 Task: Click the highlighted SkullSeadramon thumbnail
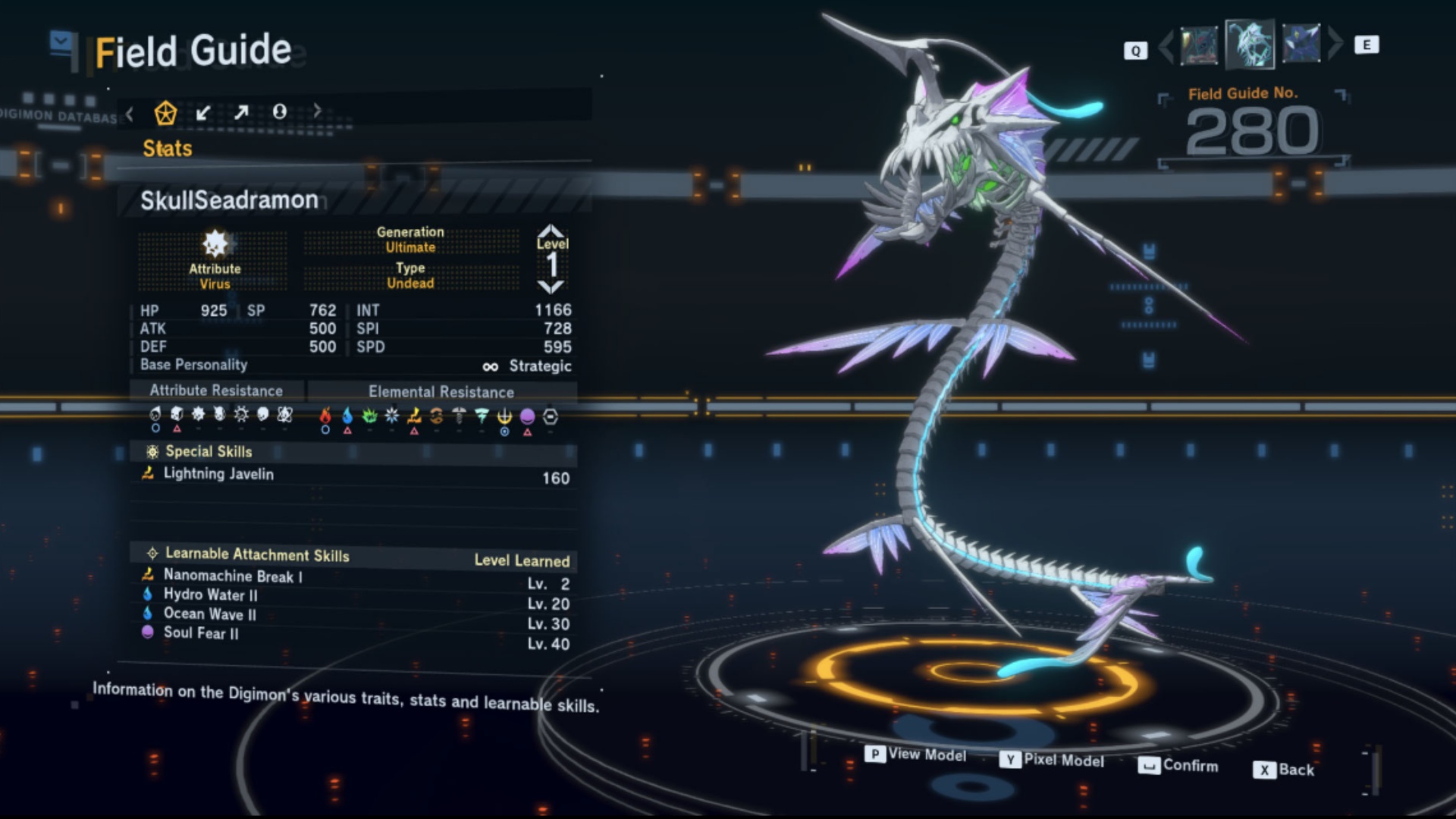[1250, 44]
